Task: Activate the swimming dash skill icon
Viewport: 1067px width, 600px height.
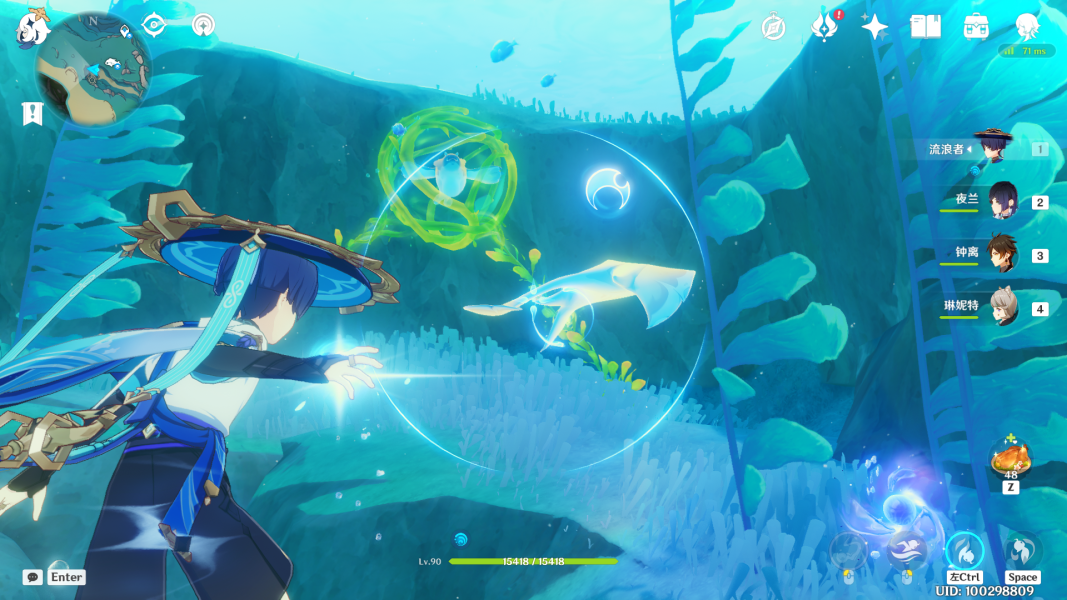Action: [x=905, y=549]
